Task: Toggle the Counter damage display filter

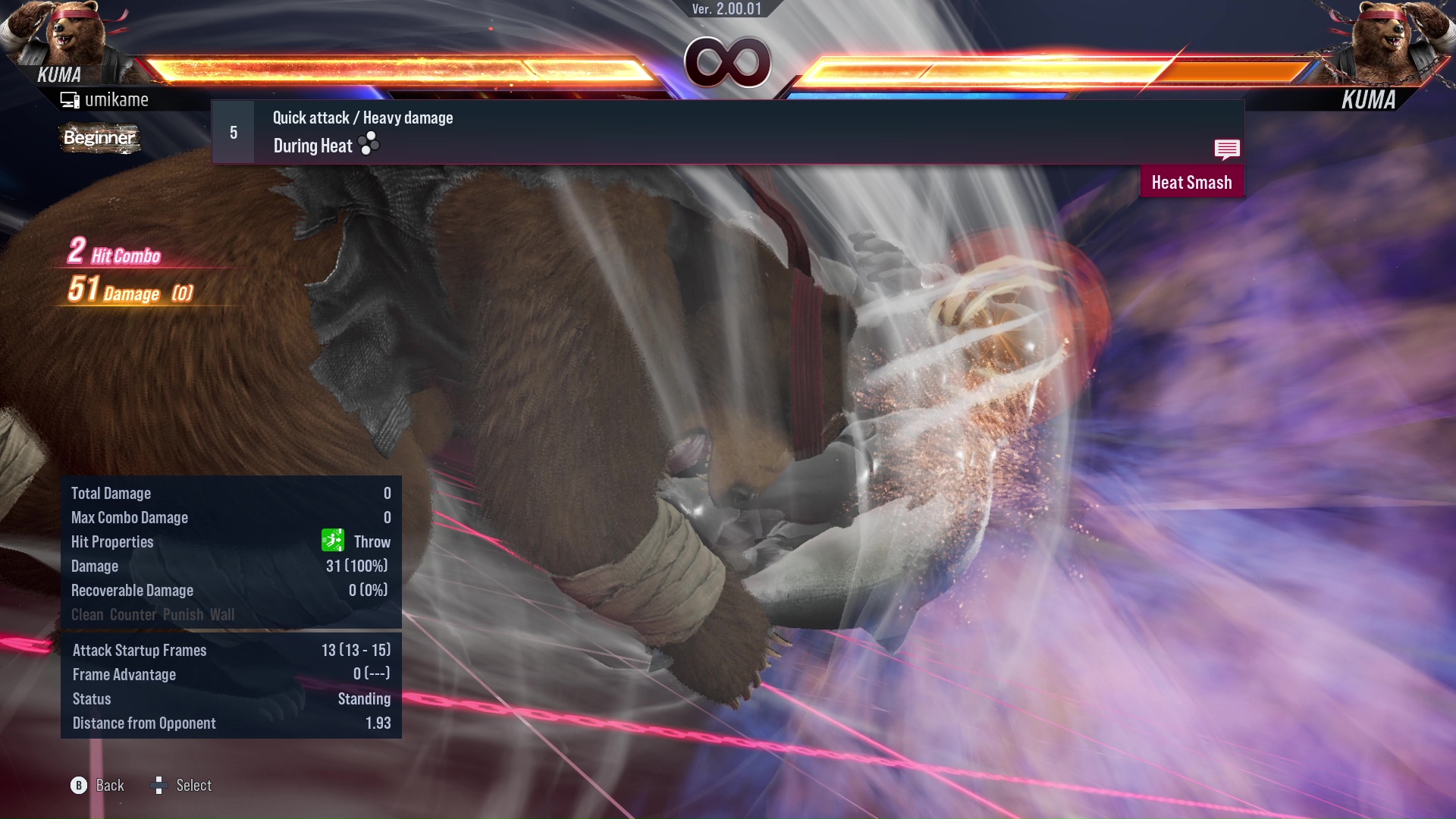Action: pos(133,614)
